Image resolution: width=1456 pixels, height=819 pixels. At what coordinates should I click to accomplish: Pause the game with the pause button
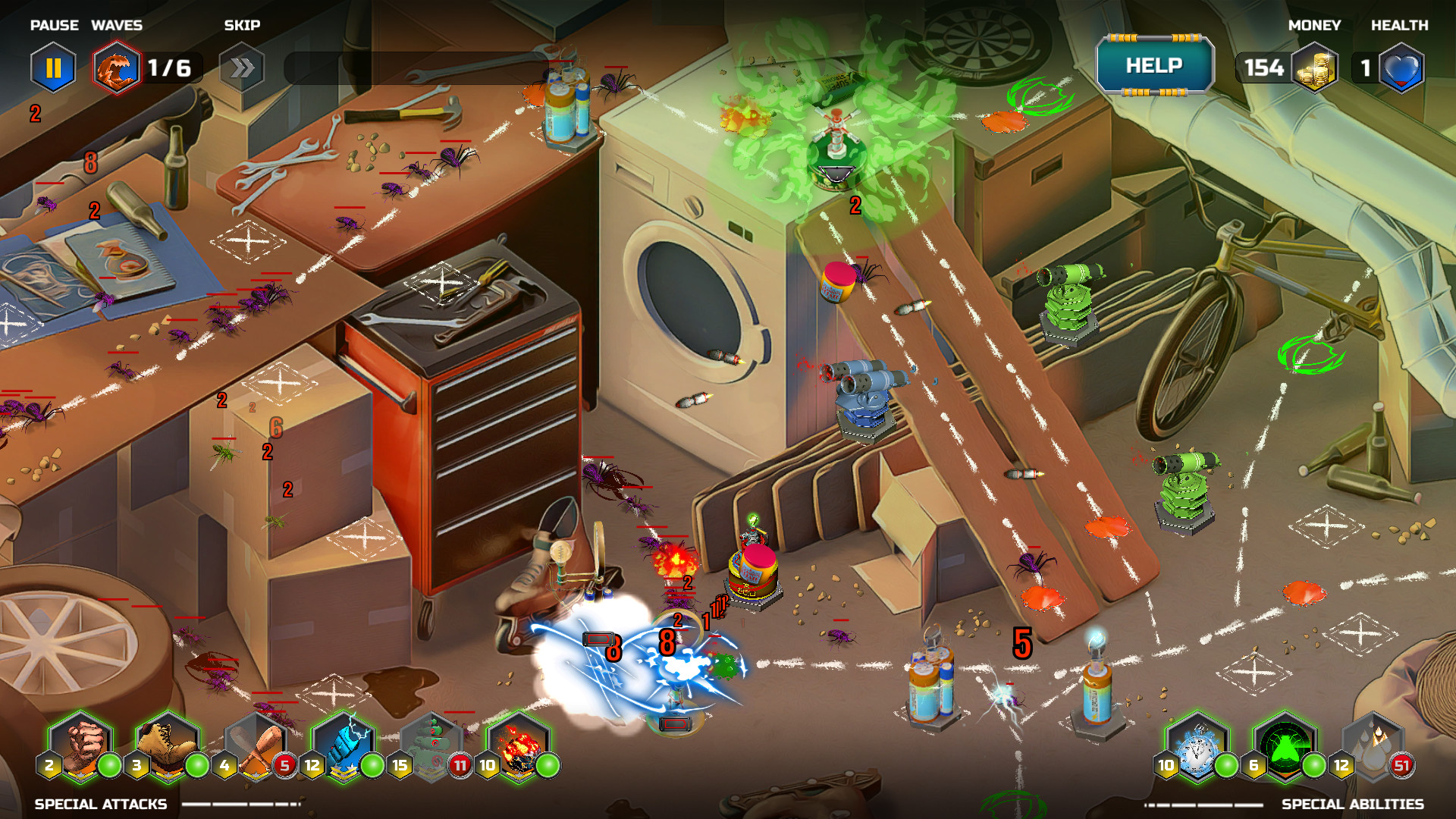[x=53, y=68]
